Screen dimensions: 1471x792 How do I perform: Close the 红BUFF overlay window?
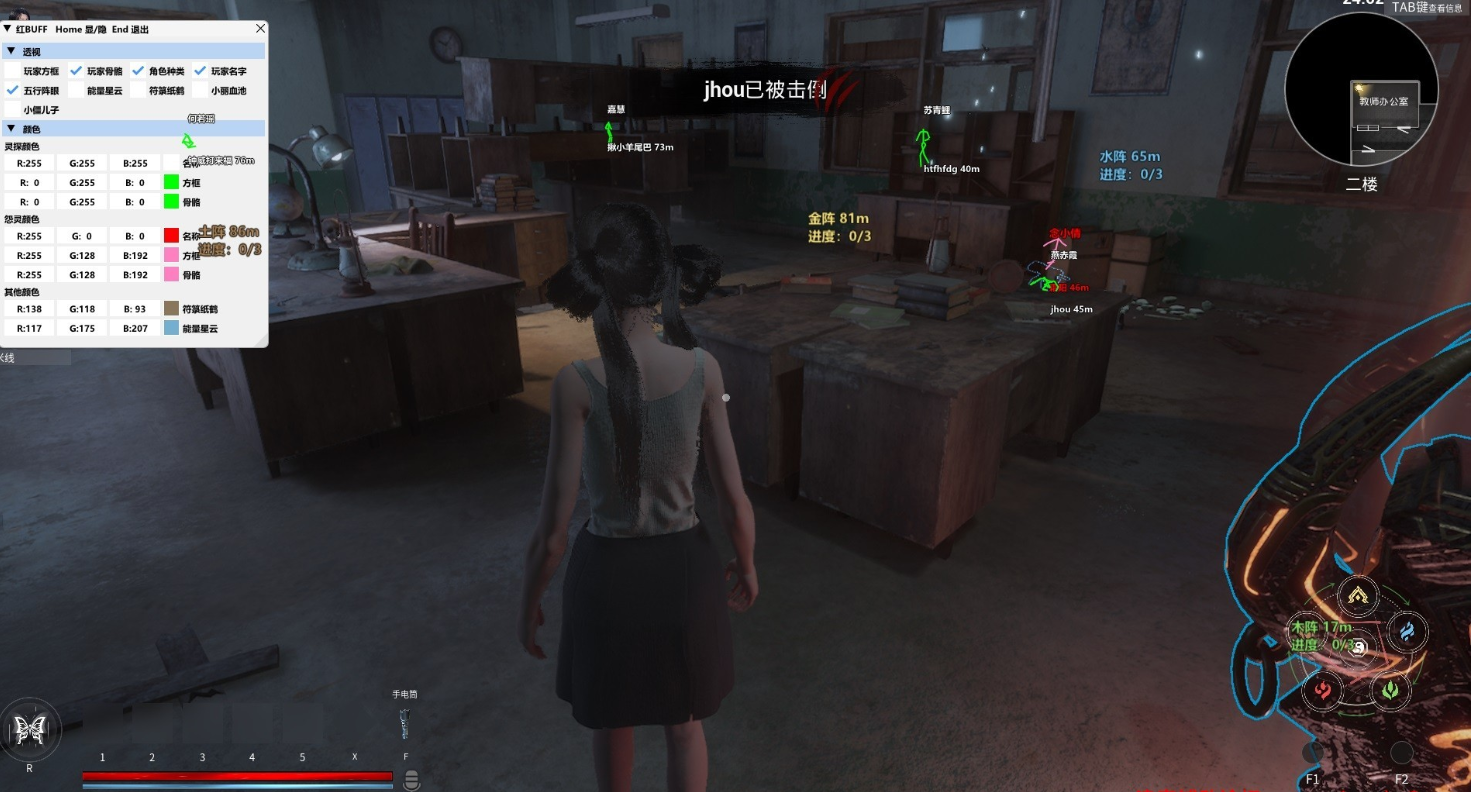[260, 29]
